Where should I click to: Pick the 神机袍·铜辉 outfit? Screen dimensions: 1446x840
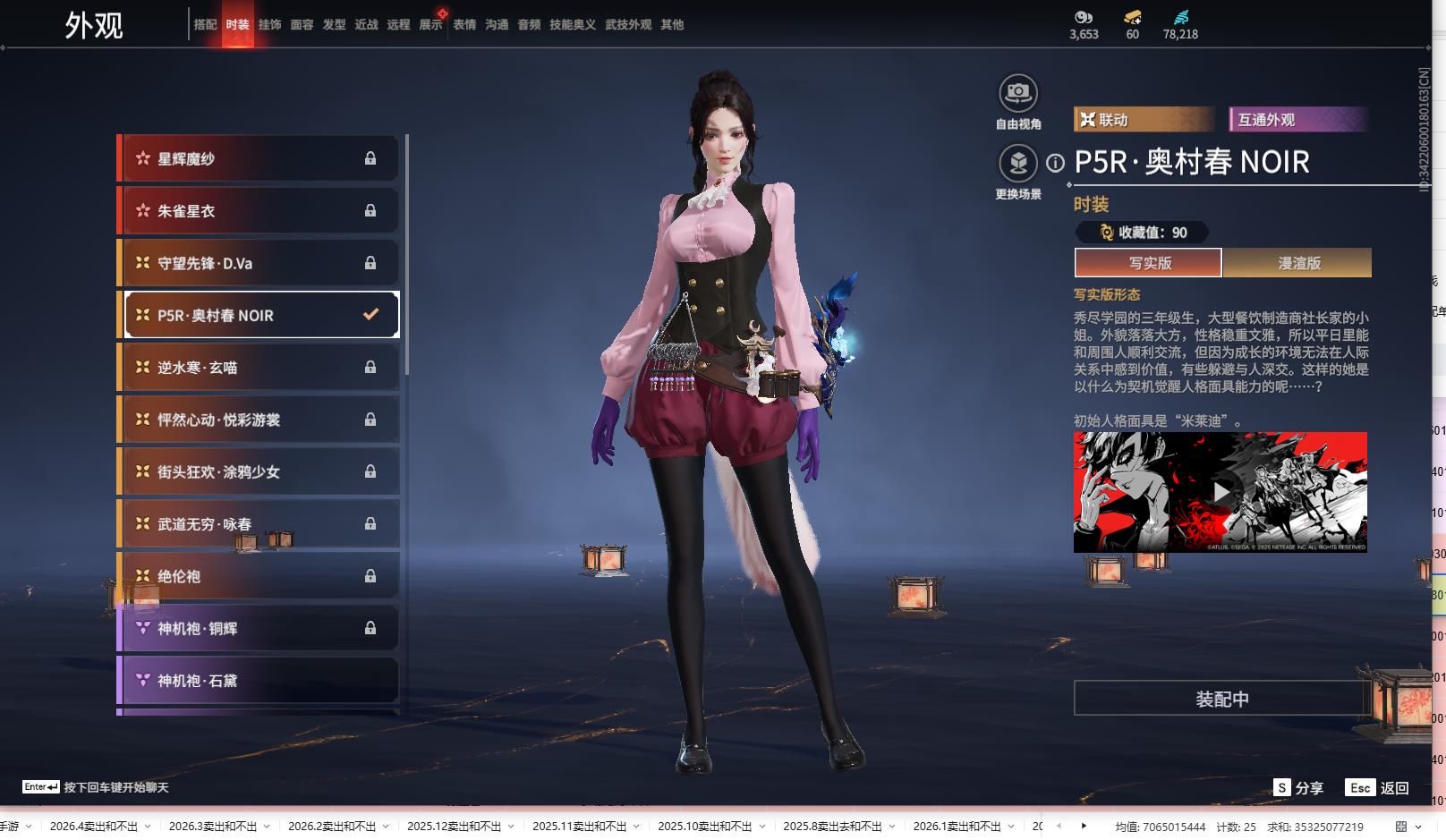tap(259, 629)
